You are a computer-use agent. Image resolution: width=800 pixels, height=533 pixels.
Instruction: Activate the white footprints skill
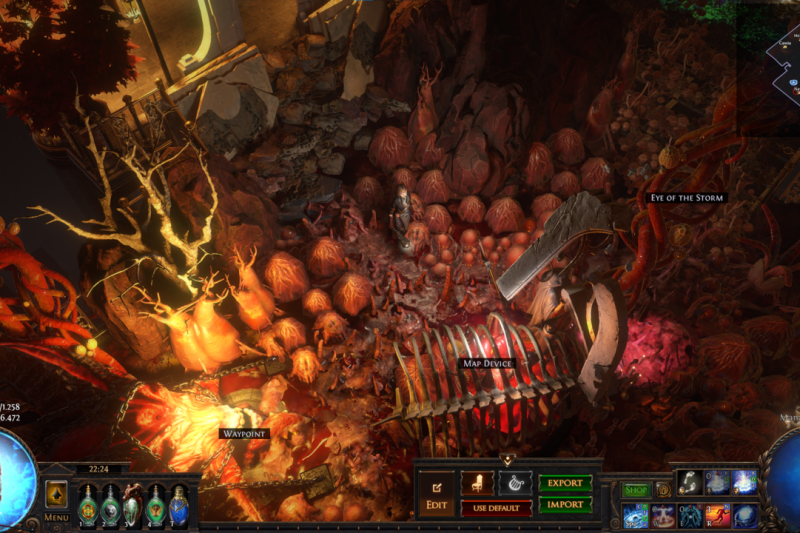(690, 483)
